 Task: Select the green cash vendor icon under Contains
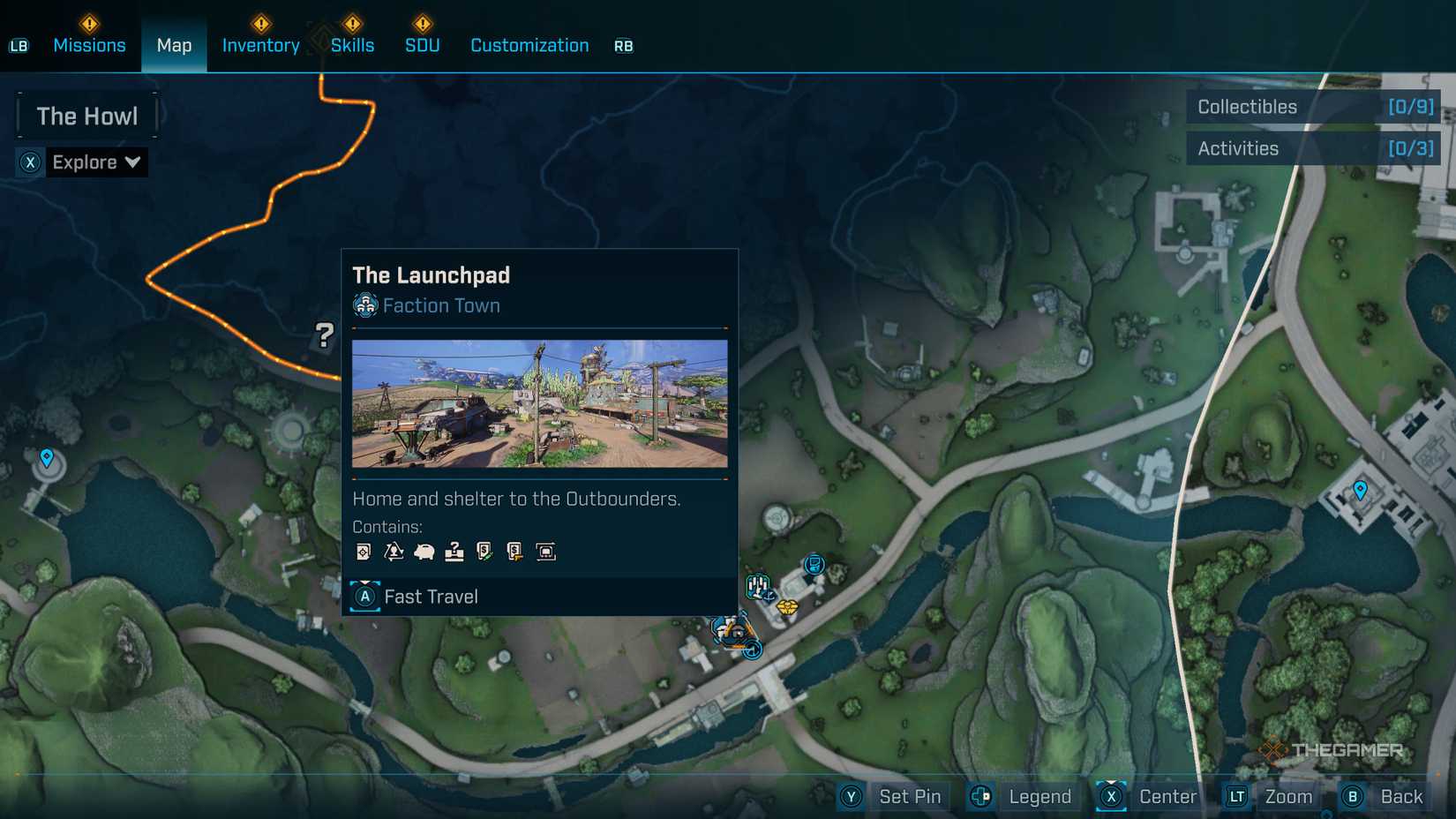coord(486,551)
